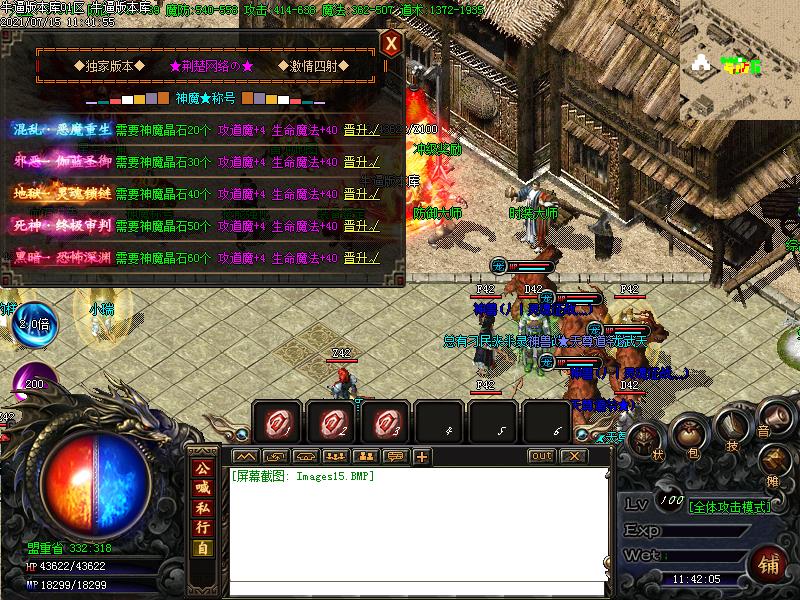Image resolution: width=800 pixels, height=600 pixels.
Task: Open the skills (技) book icon
Action: point(731,427)
